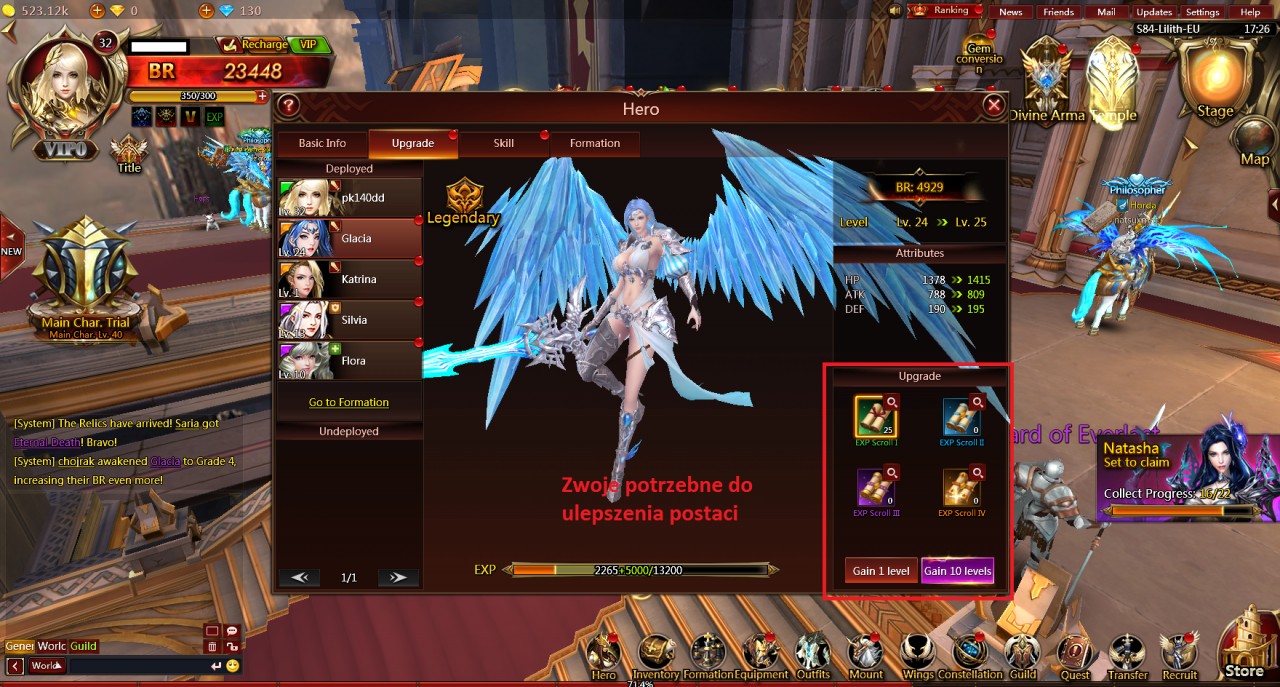Click the Gain 1 level button
Viewport: 1280px width, 687px height.
(x=881, y=571)
